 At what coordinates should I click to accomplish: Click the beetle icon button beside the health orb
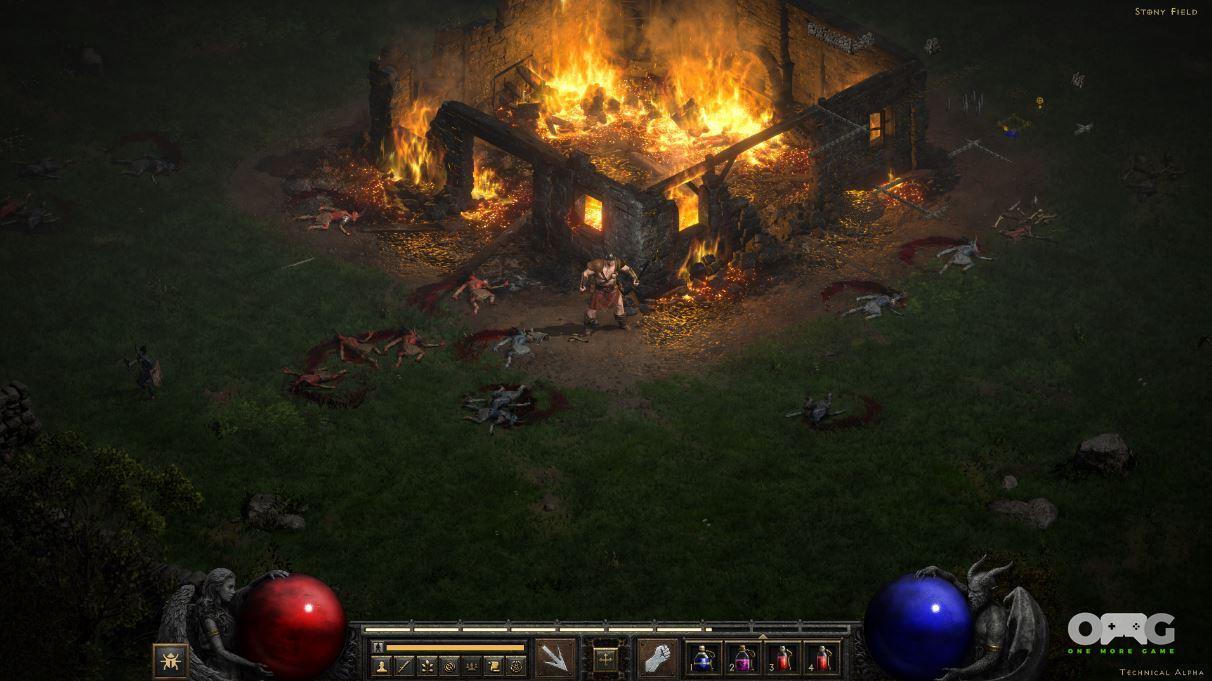pos(170,661)
